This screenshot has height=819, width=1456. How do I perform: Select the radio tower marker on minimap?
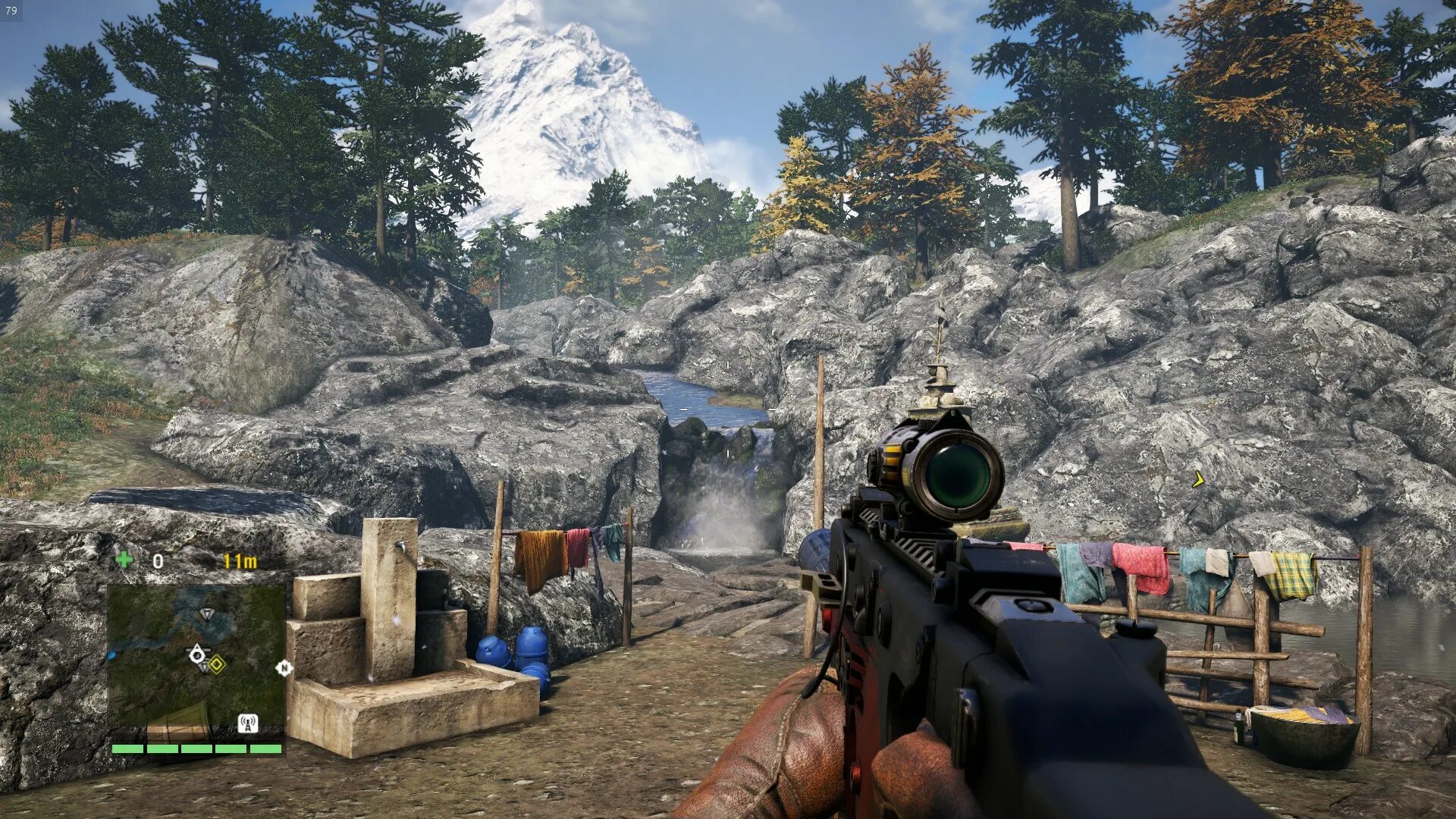247,723
